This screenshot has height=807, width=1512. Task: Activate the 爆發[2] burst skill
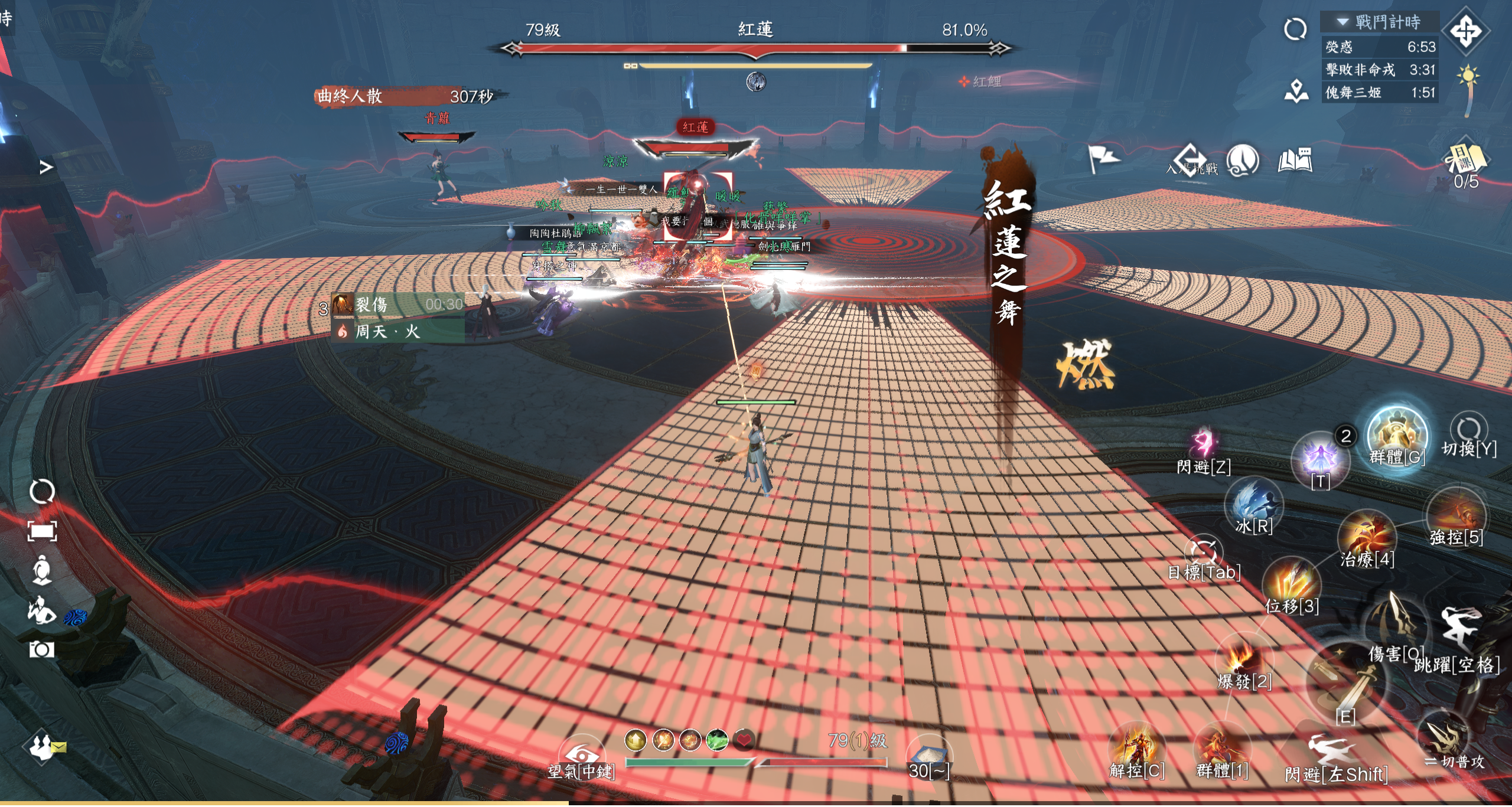(x=1244, y=658)
